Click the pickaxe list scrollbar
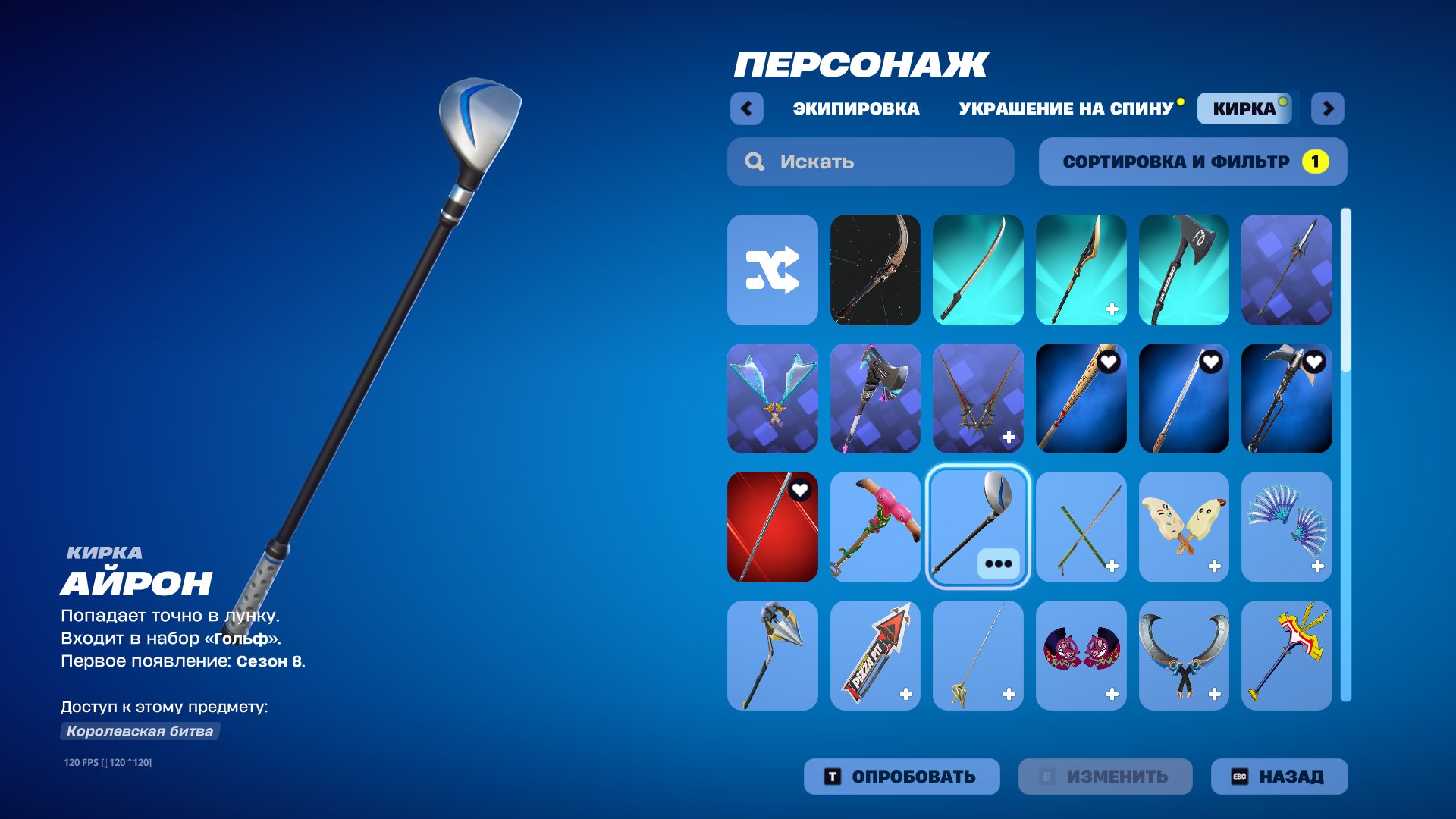Viewport: 1456px width, 819px height. click(x=1346, y=455)
